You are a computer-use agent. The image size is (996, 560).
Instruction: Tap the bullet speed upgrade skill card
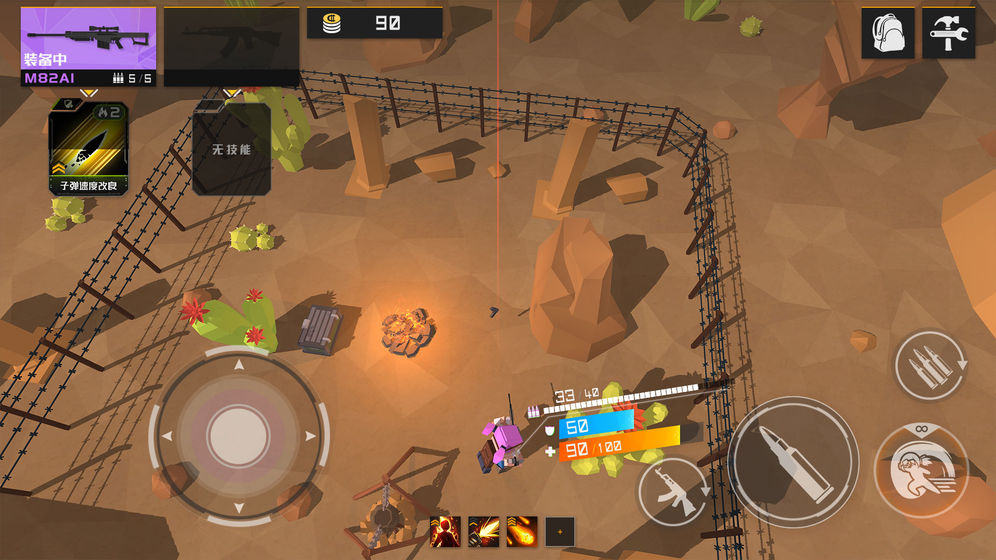pos(88,148)
